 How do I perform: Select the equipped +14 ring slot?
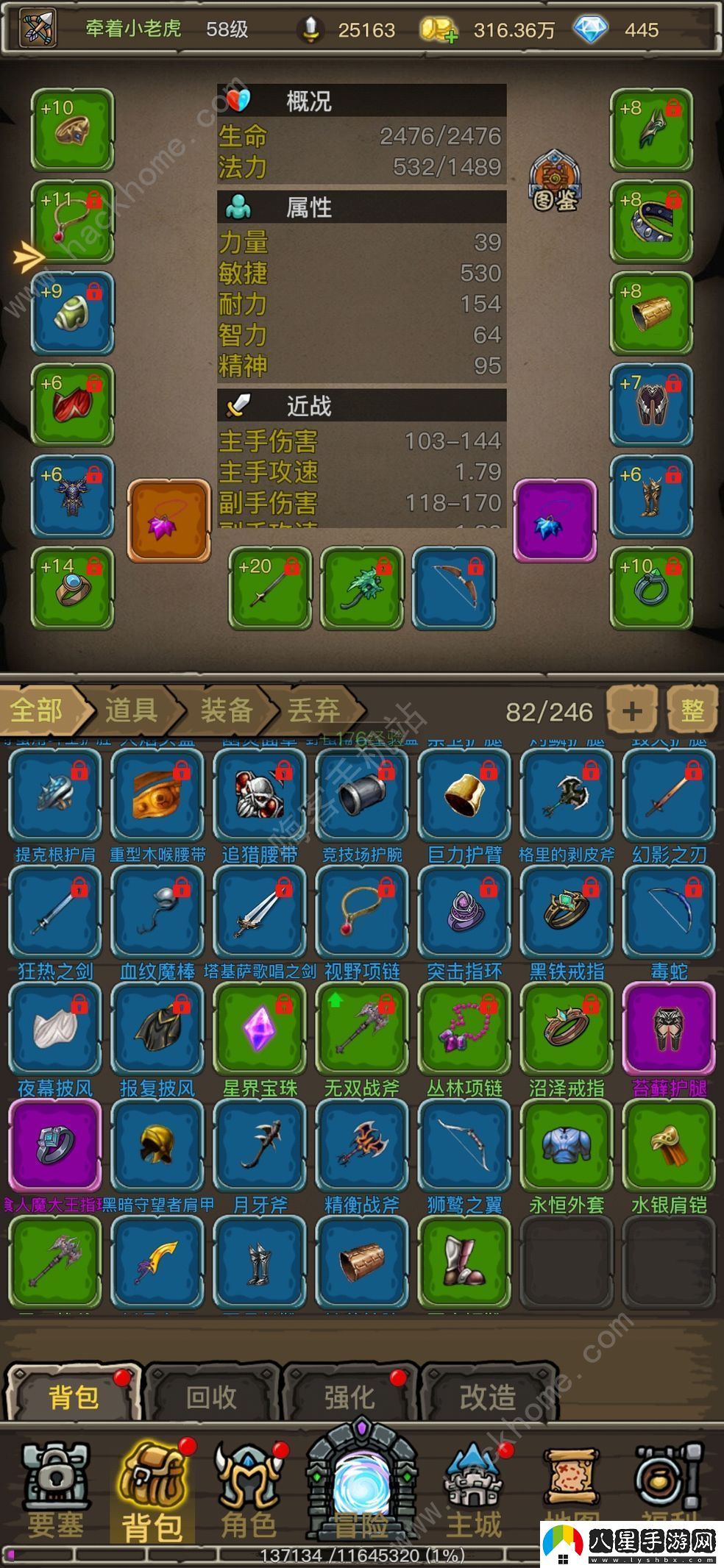(72, 588)
